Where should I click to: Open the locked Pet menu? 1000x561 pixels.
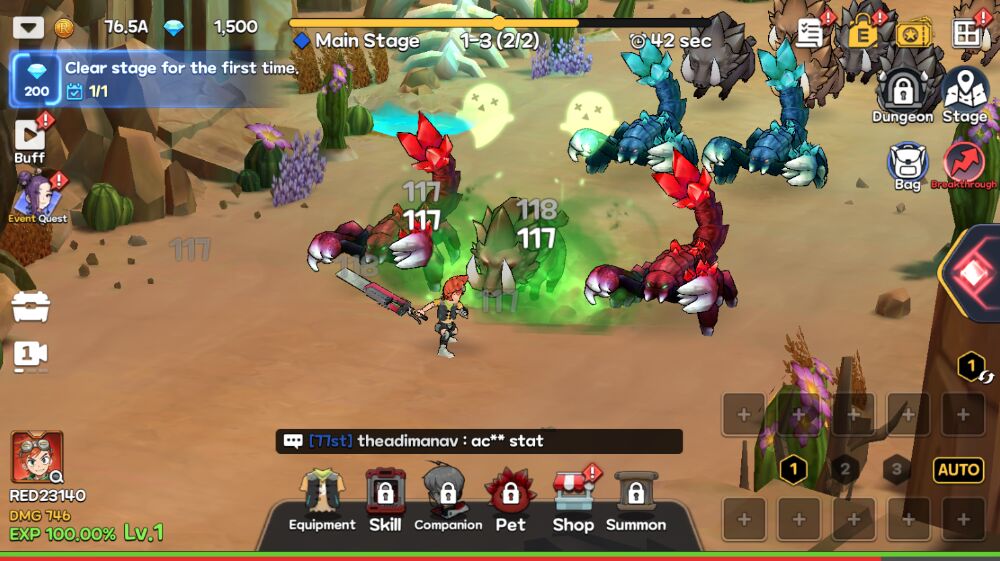click(x=510, y=500)
